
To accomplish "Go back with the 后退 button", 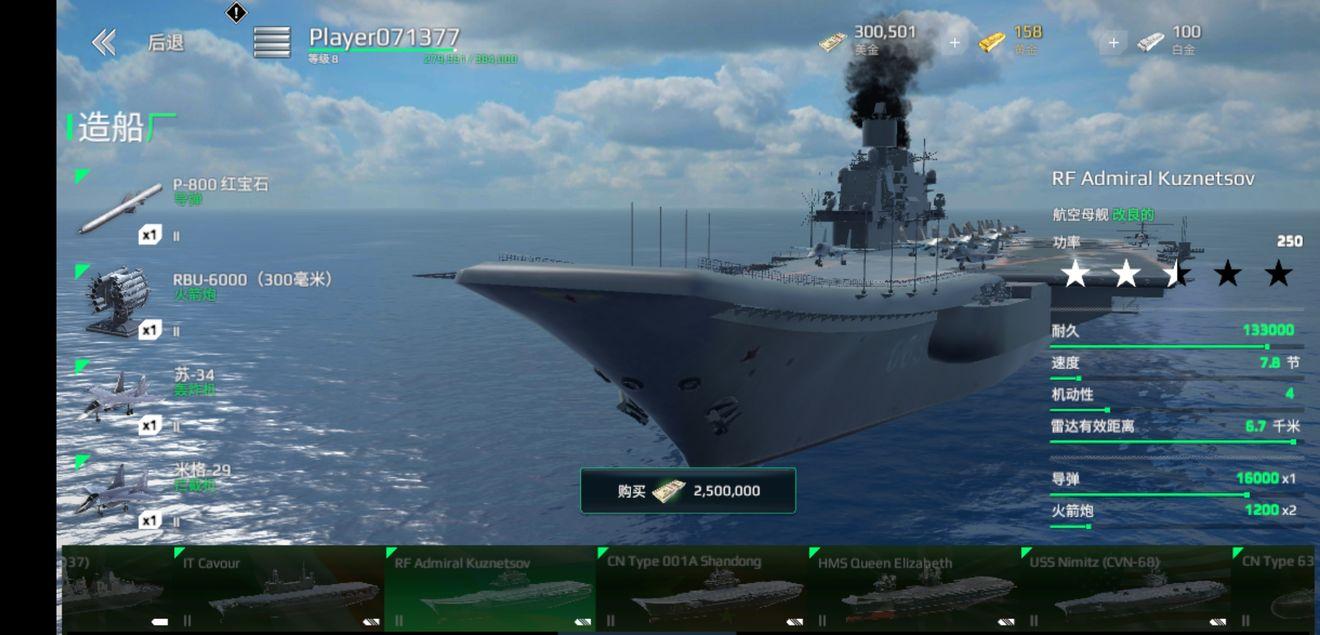I will 138,42.
